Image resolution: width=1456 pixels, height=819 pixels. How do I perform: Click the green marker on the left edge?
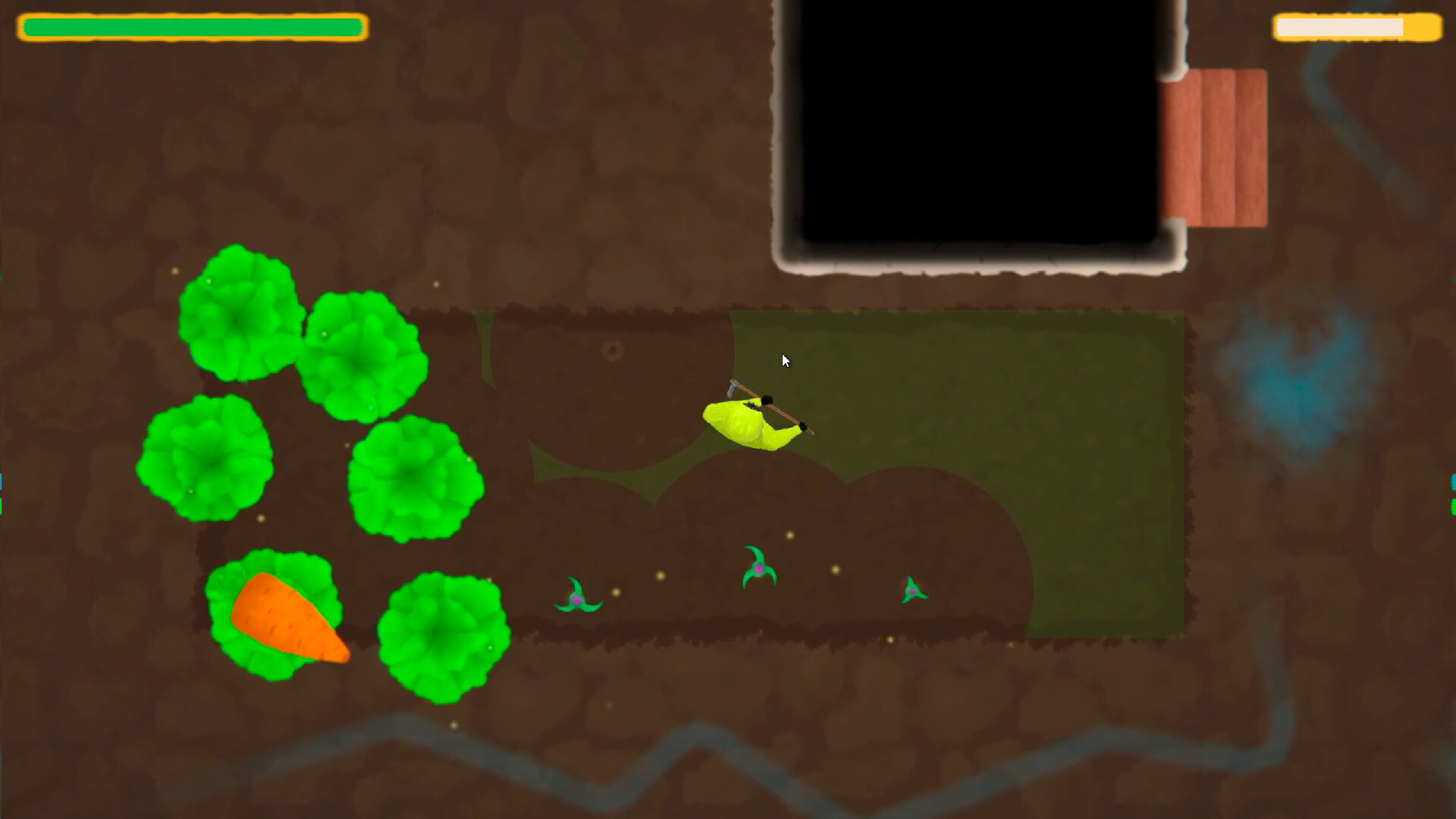click(2, 507)
